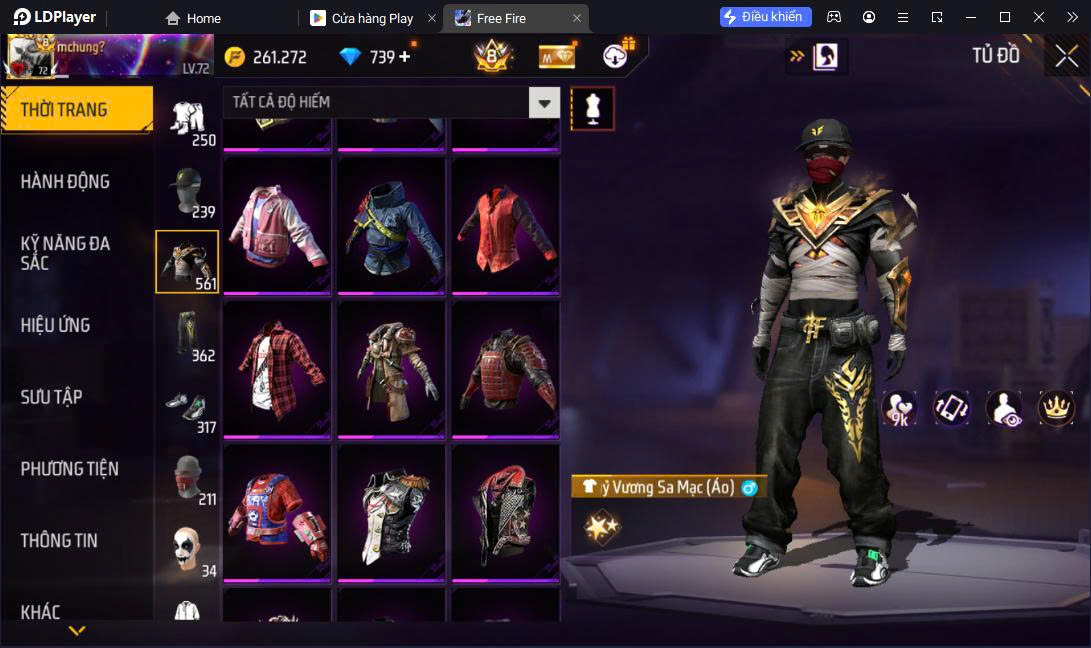Pick the hat and head subcategory icon
Viewport: 1091px width, 648px height.
point(187,190)
